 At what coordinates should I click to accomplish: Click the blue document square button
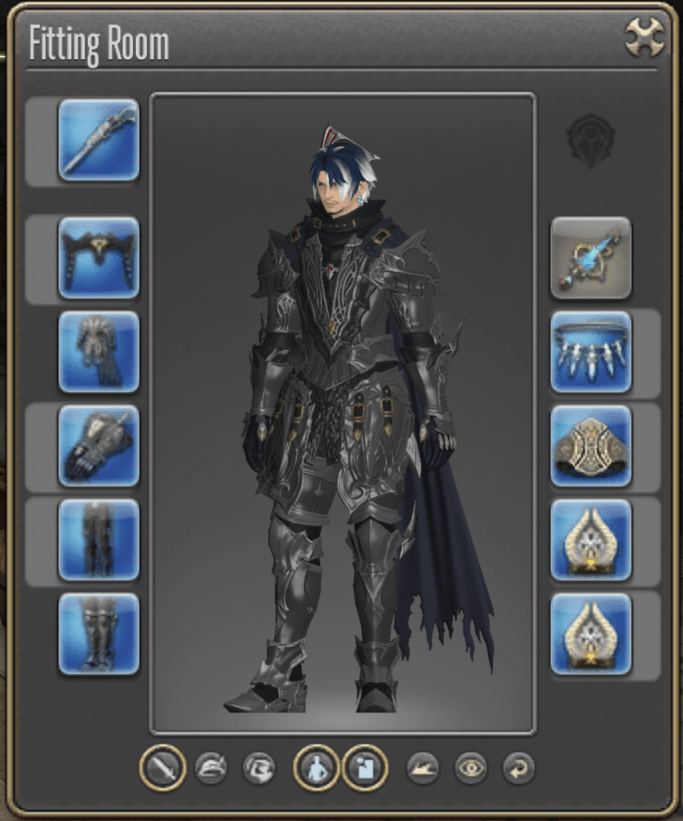coord(365,768)
